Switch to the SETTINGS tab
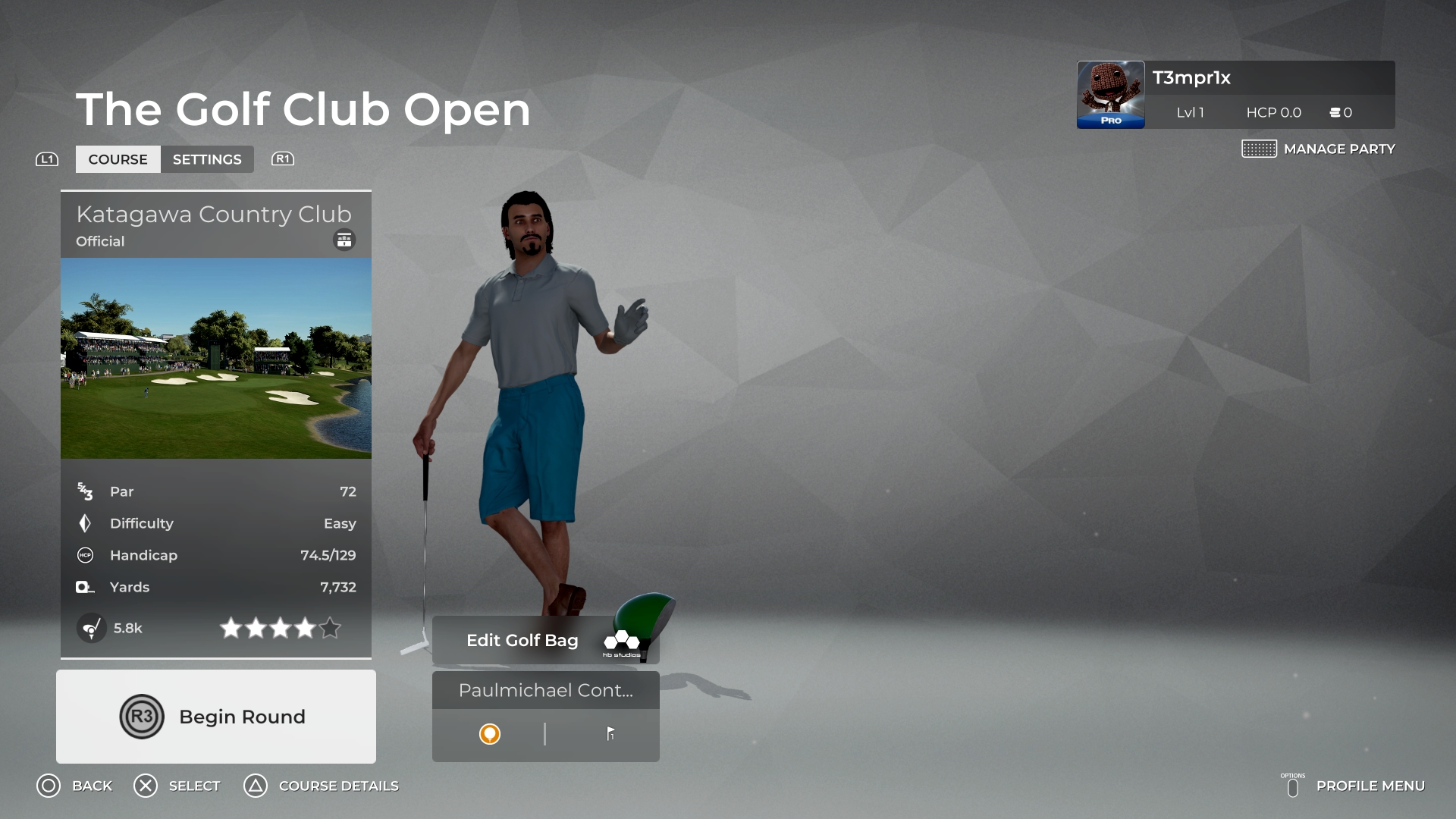This screenshot has height=819, width=1456. (x=207, y=159)
